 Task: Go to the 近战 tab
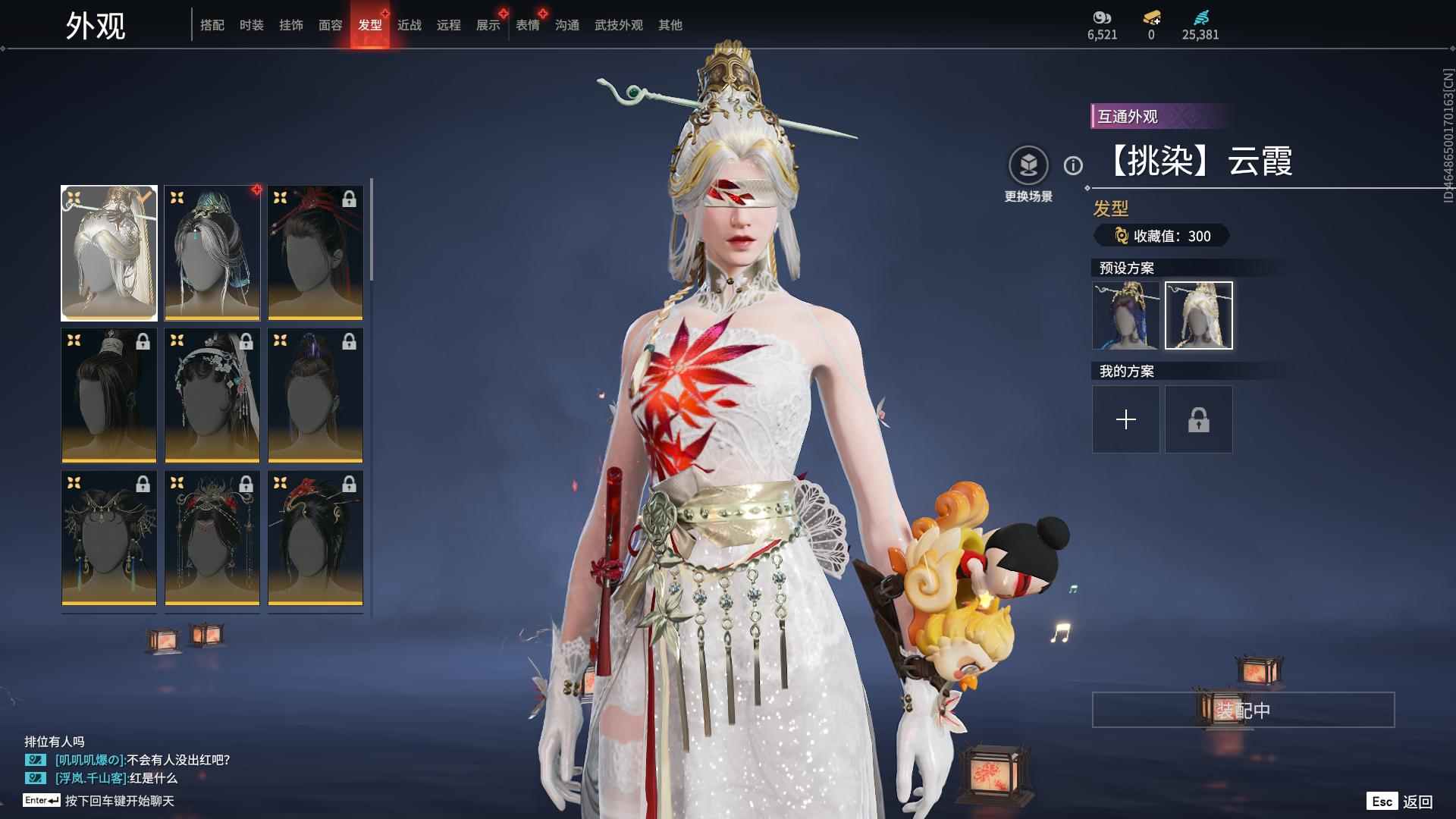click(409, 25)
